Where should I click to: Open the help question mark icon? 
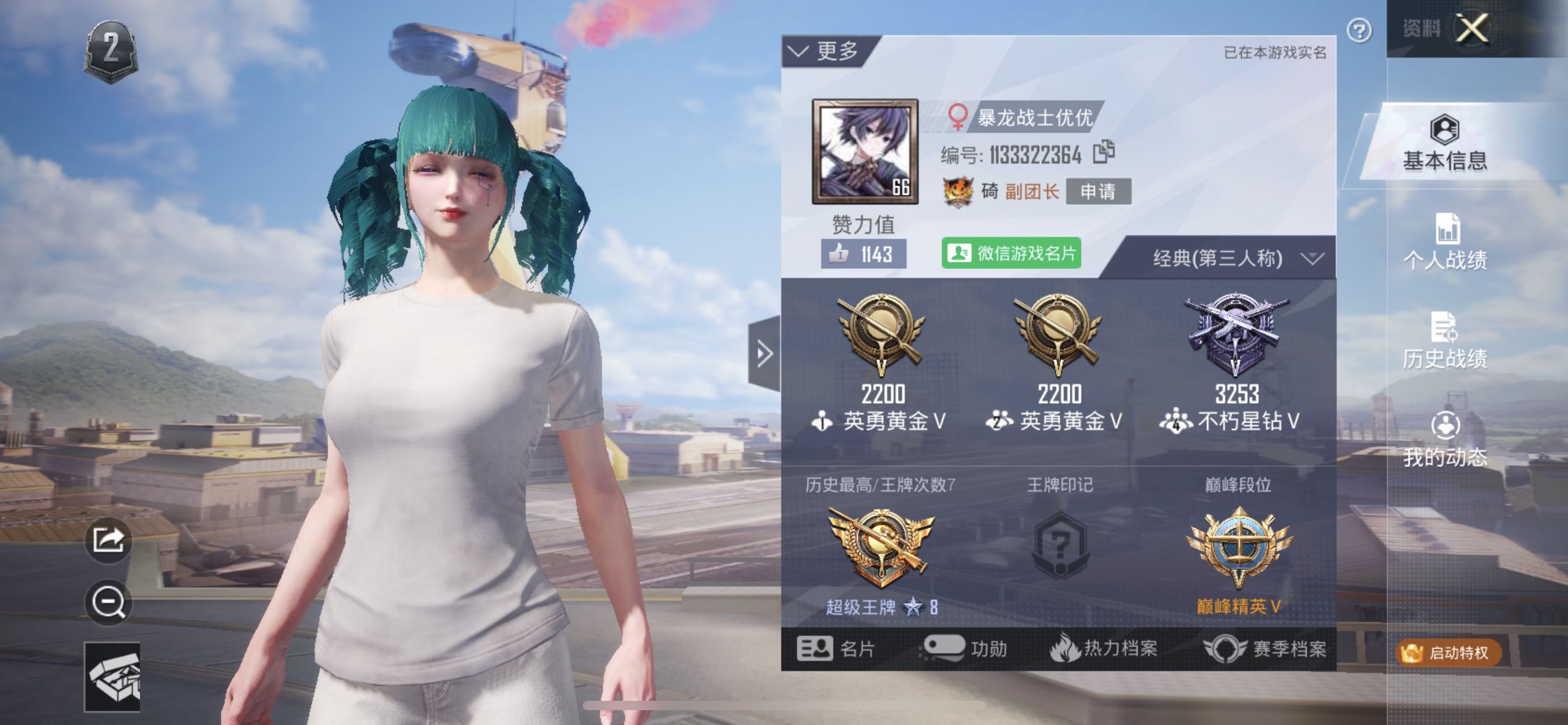(x=1359, y=30)
